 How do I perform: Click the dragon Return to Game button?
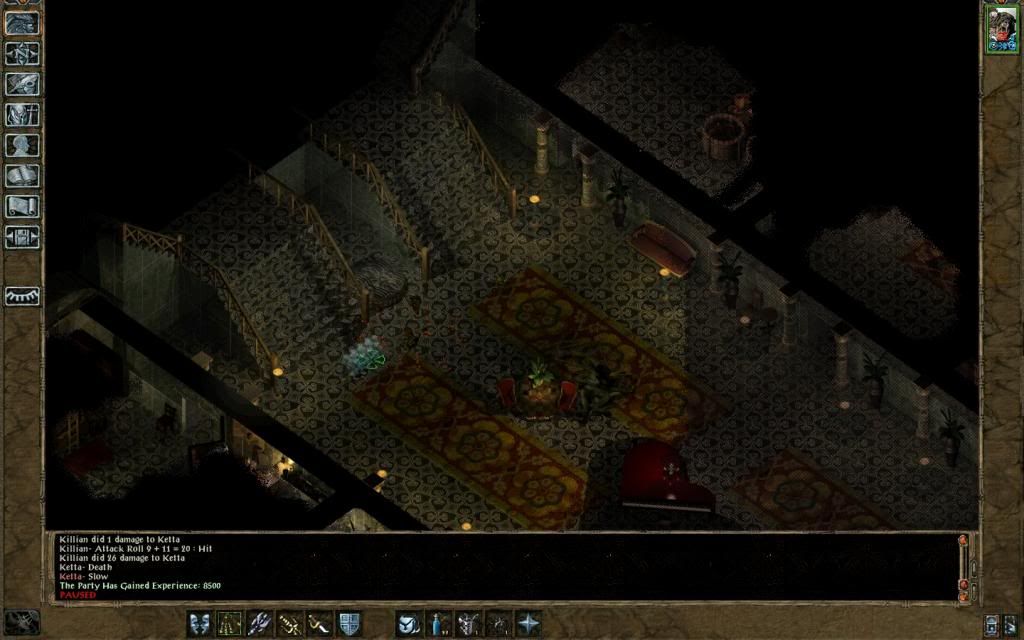coord(22,21)
